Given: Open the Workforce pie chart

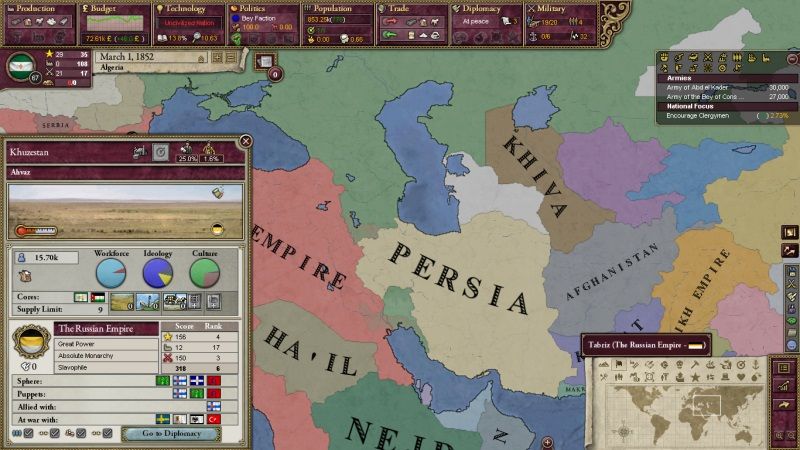Looking at the screenshot, I should pyautogui.click(x=111, y=273).
